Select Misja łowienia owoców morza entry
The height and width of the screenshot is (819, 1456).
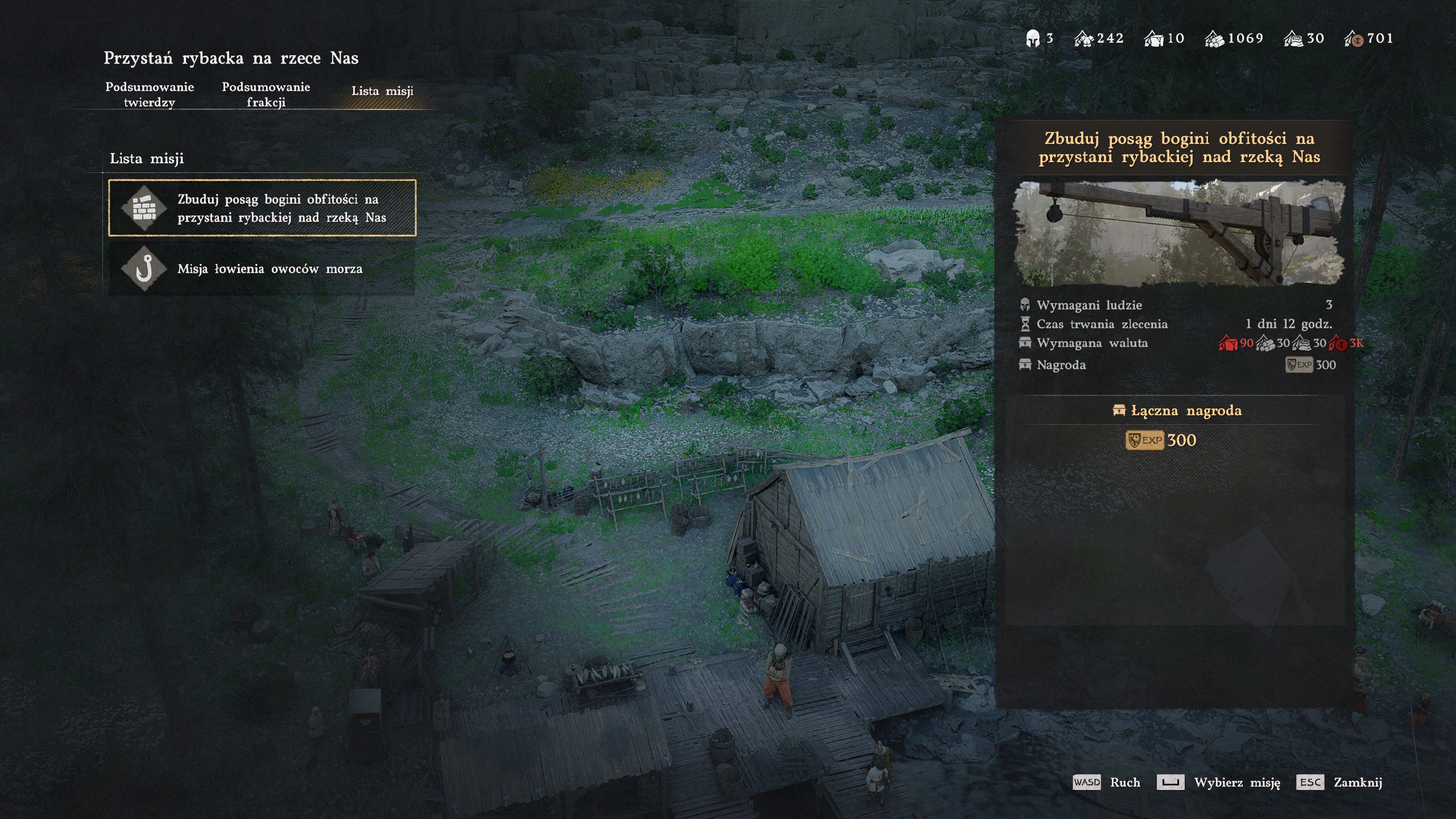click(262, 268)
